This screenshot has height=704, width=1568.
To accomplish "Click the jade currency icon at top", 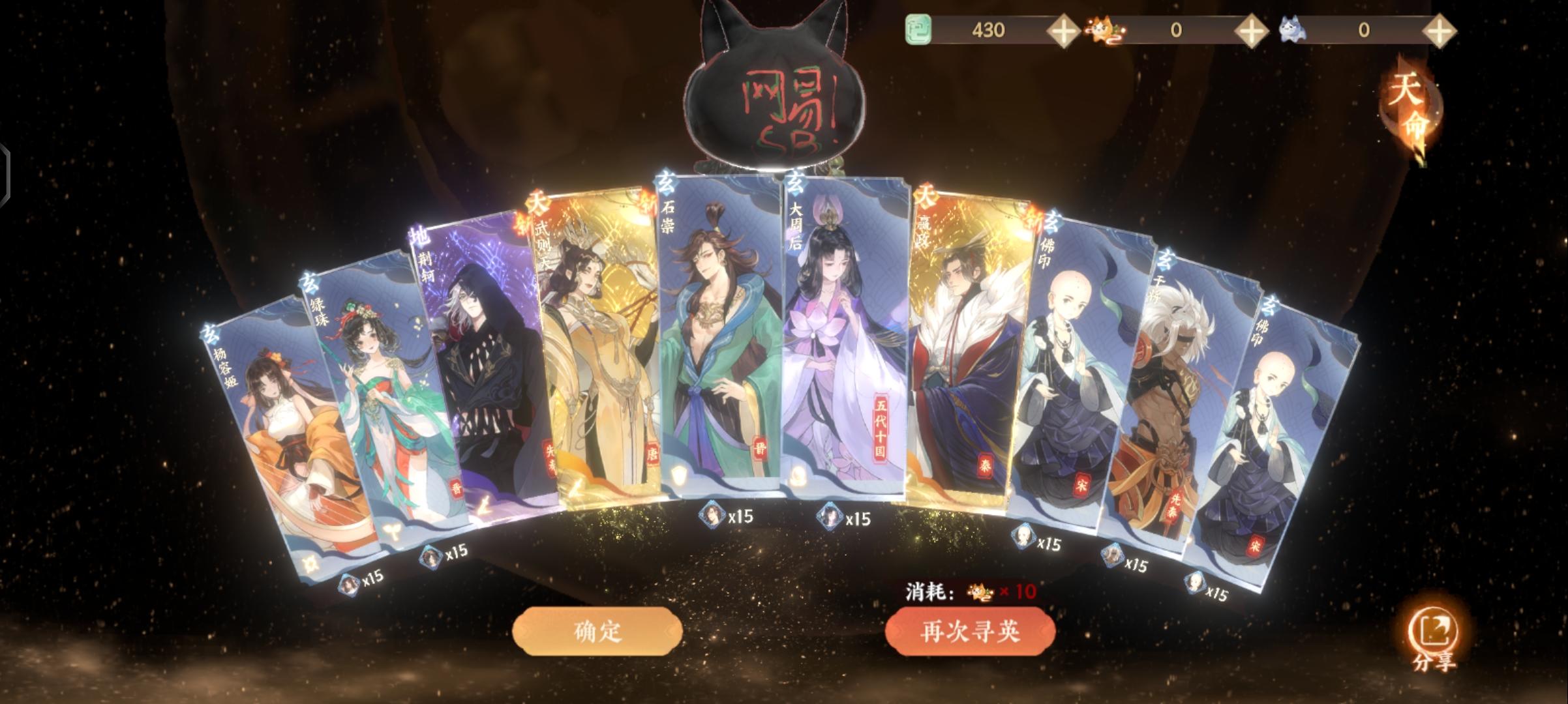I will coord(918,29).
